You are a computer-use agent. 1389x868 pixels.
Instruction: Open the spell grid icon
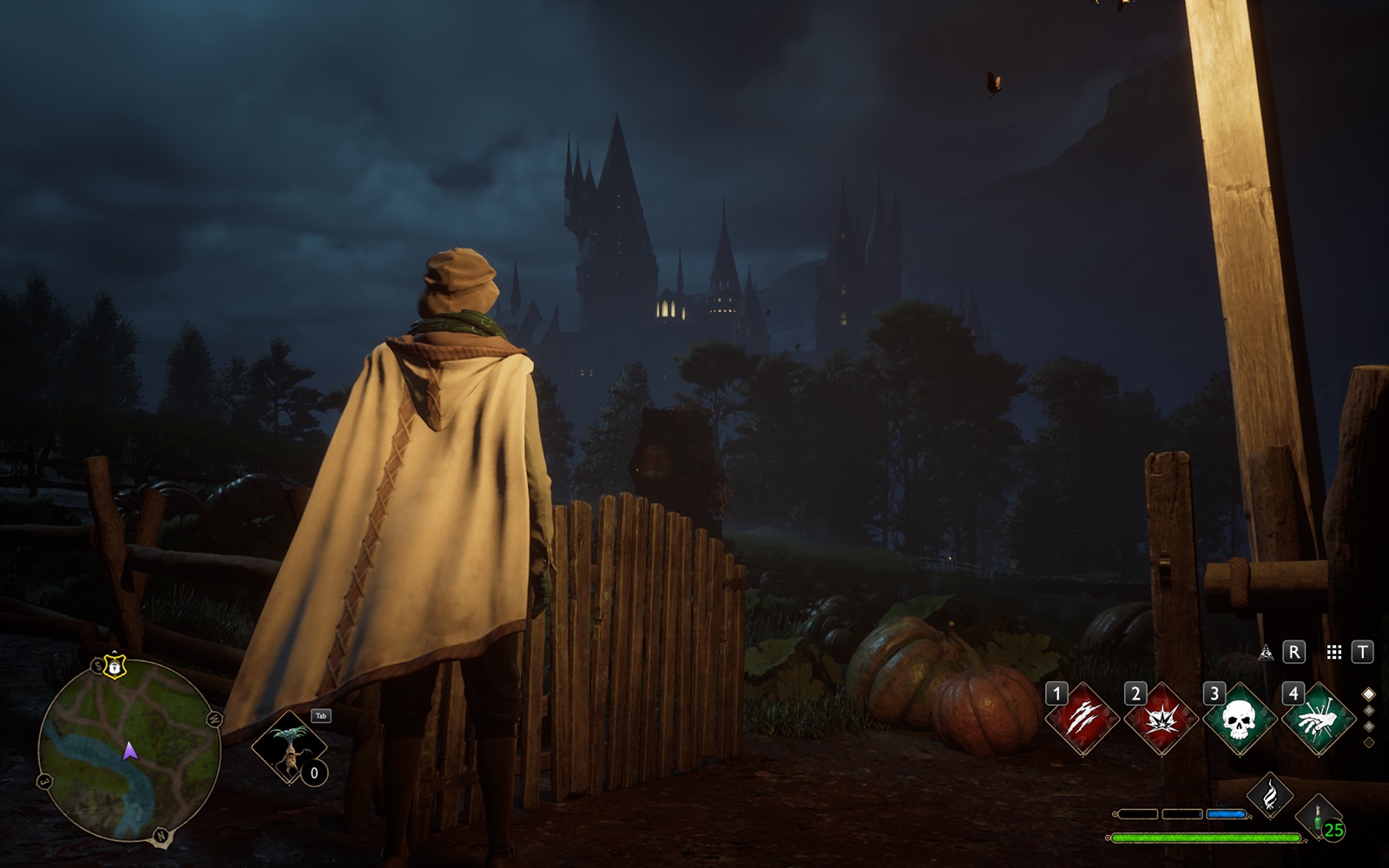click(x=1334, y=652)
